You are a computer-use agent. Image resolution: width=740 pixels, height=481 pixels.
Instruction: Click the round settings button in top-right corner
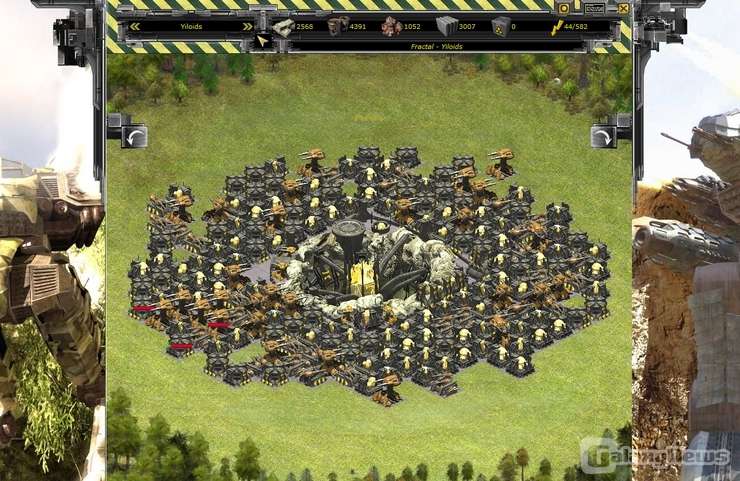pyautogui.click(x=563, y=8)
